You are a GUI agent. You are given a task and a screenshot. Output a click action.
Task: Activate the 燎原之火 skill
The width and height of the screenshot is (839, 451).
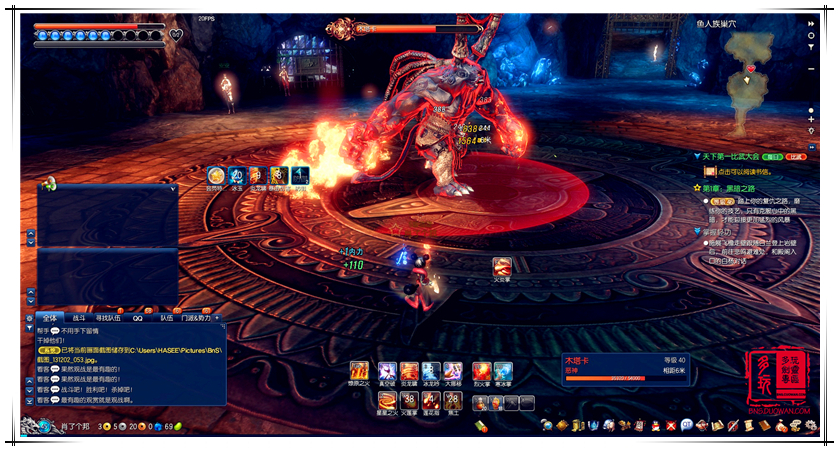360,371
